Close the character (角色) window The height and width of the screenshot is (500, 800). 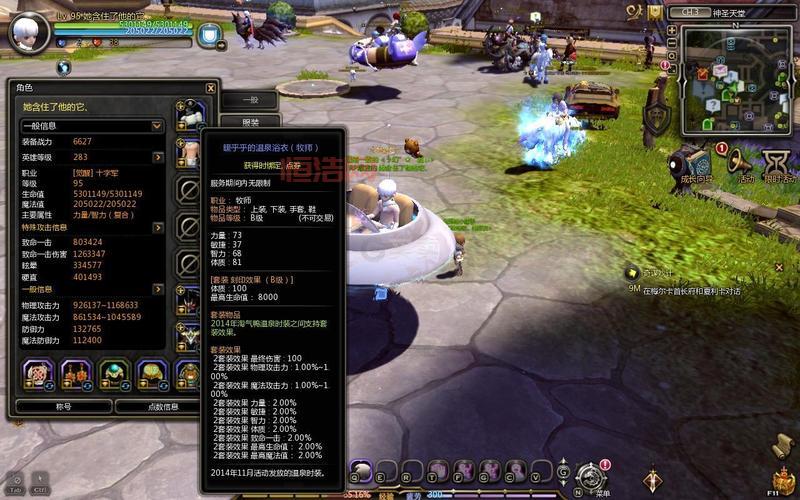(x=210, y=88)
